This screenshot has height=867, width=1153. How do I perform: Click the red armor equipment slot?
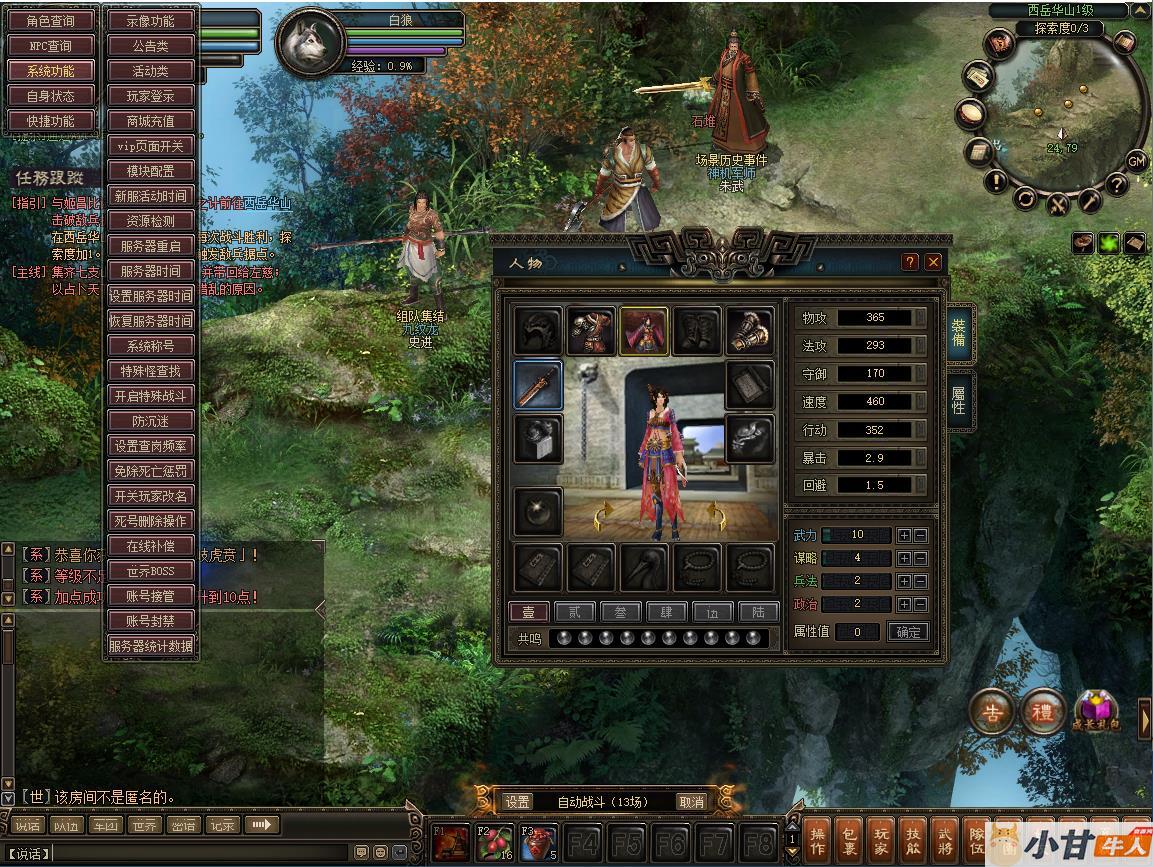591,331
